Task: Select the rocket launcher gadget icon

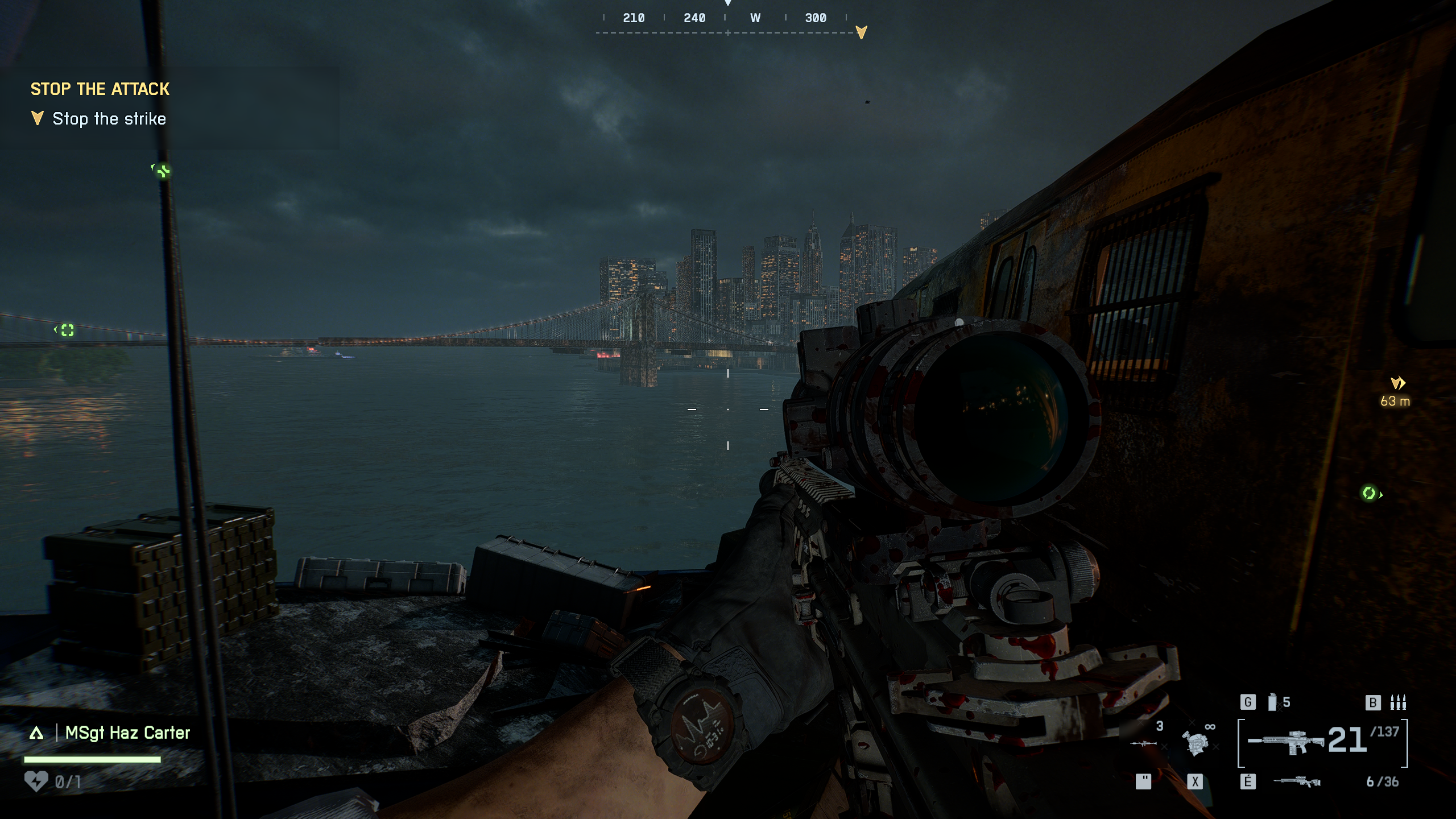Action: [x=1143, y=742]
